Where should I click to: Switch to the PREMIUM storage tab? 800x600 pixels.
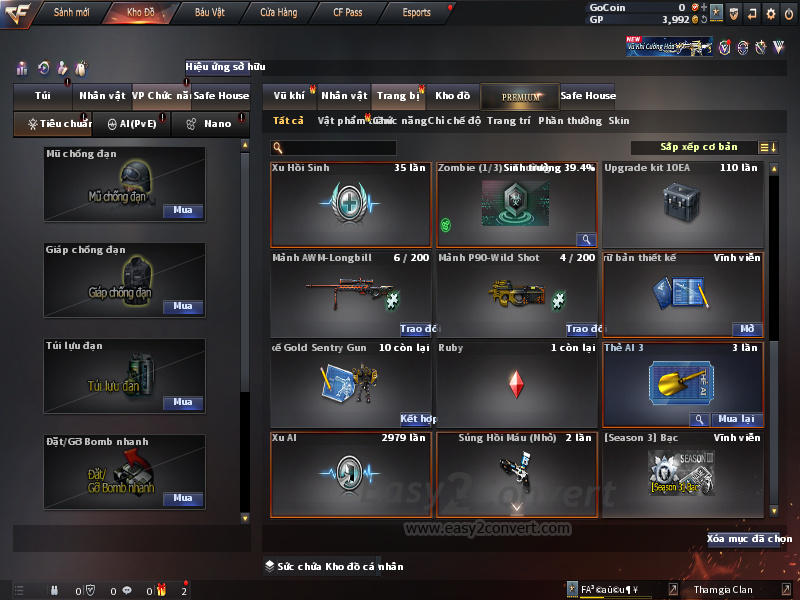pyautogui.click(x=519, y=96)
